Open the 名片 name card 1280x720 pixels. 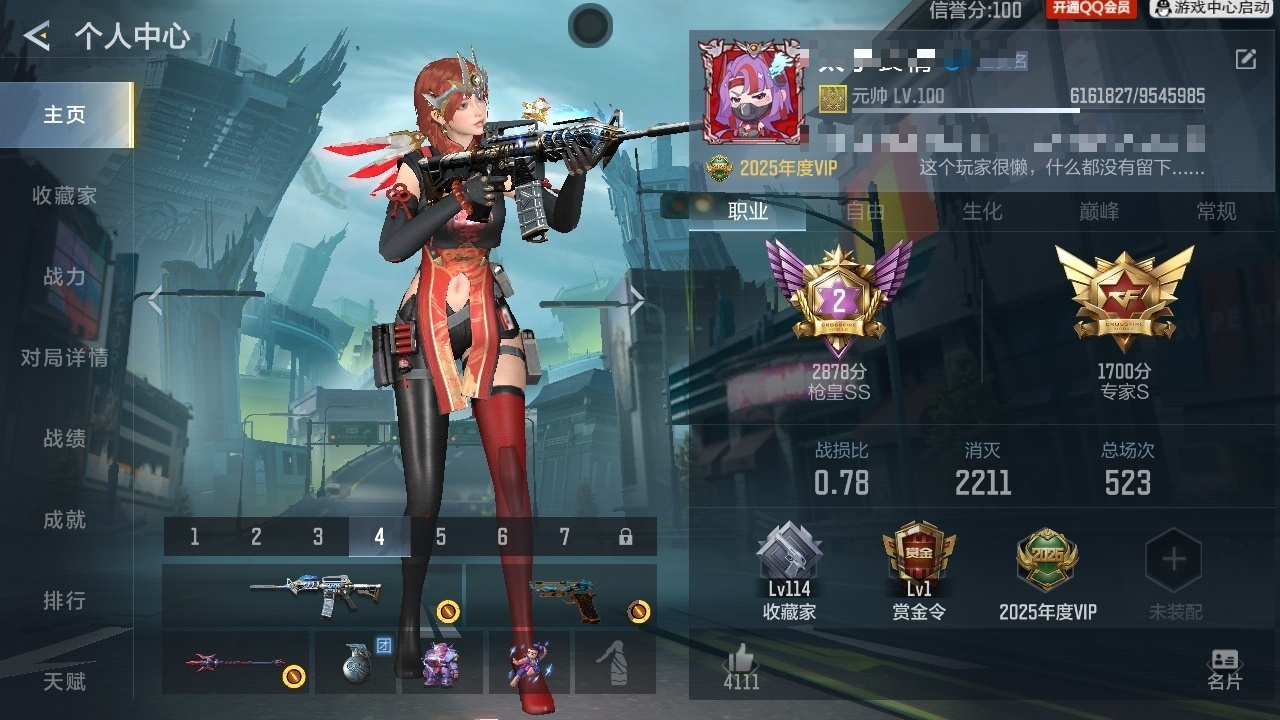(1224, 668)
